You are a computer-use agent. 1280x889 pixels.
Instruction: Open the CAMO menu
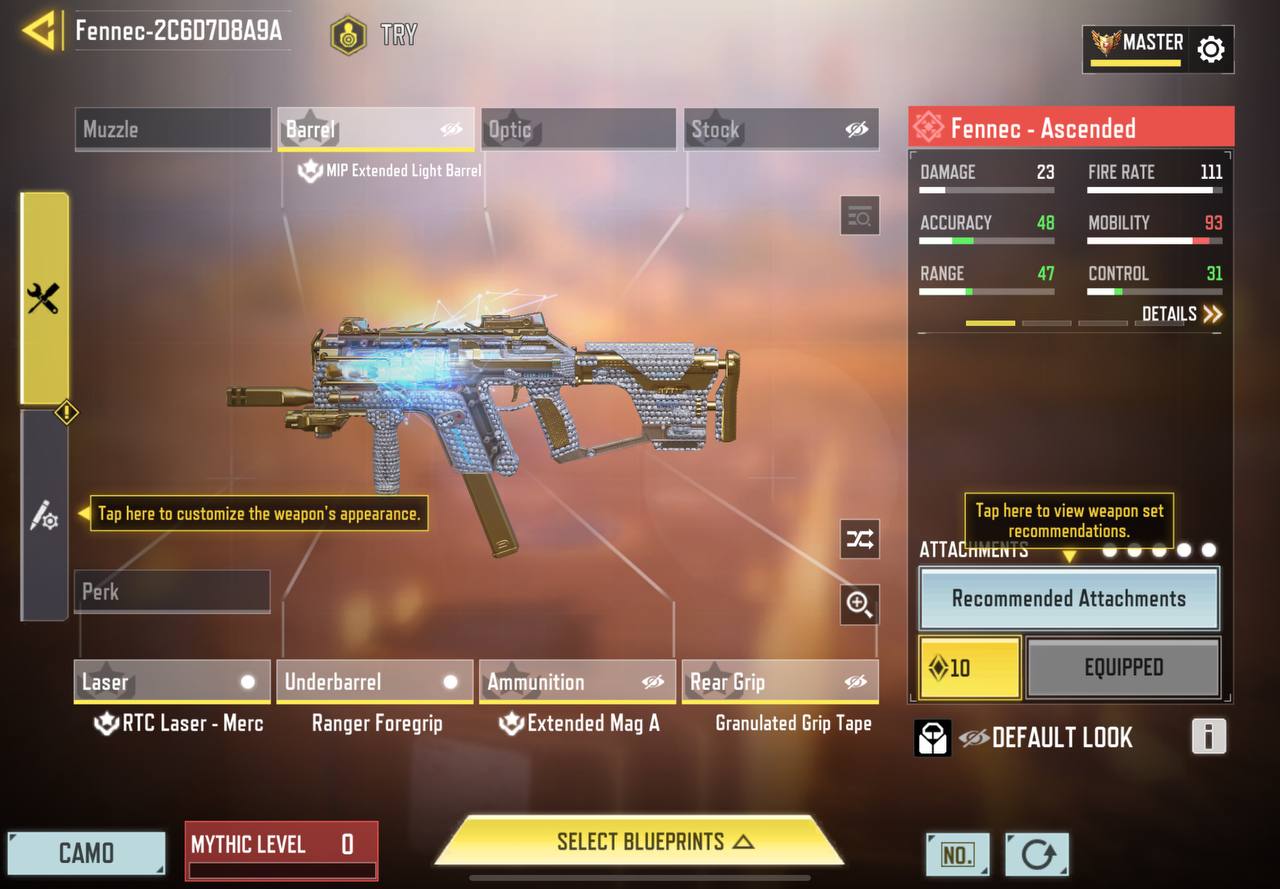click(x=86, y=853)
